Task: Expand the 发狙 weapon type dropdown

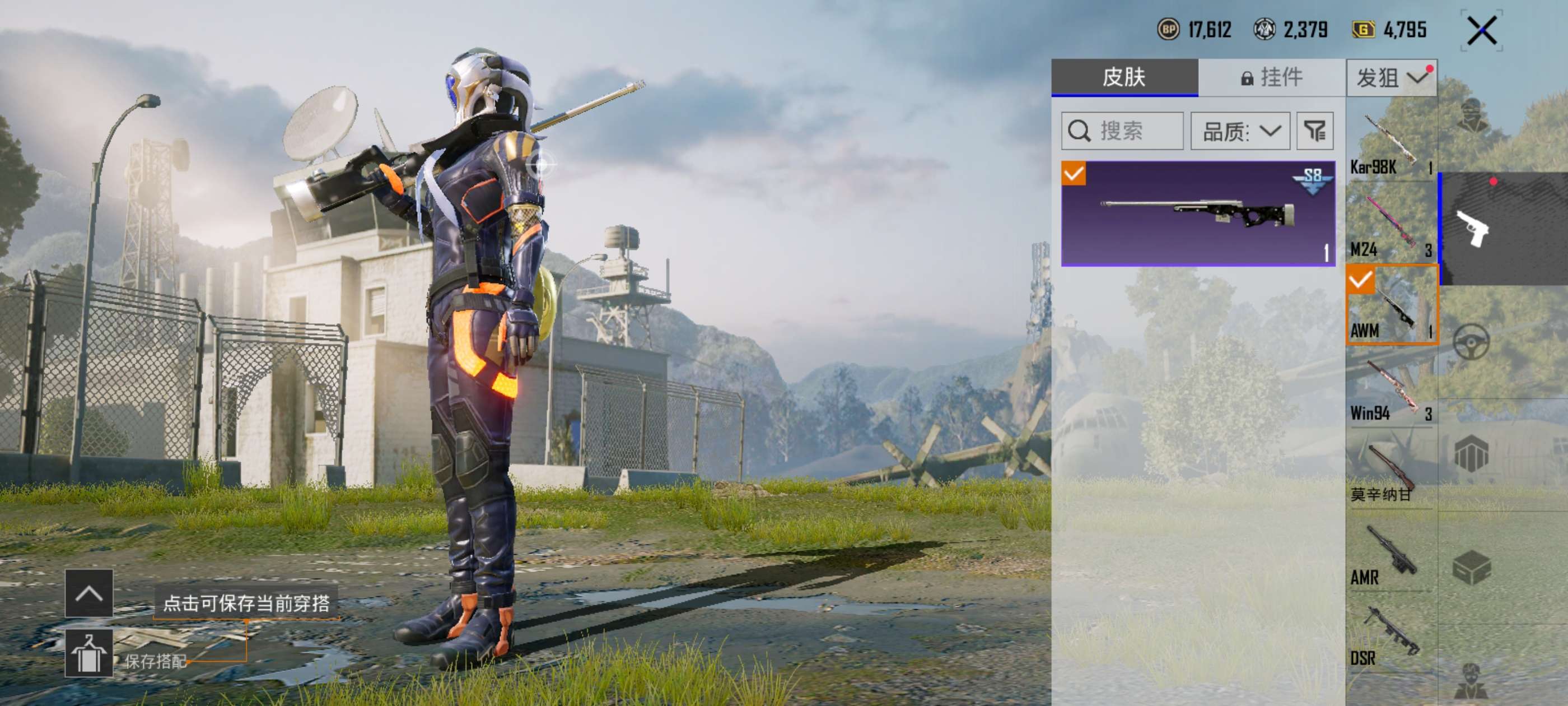Action: tap(1391, 78)
